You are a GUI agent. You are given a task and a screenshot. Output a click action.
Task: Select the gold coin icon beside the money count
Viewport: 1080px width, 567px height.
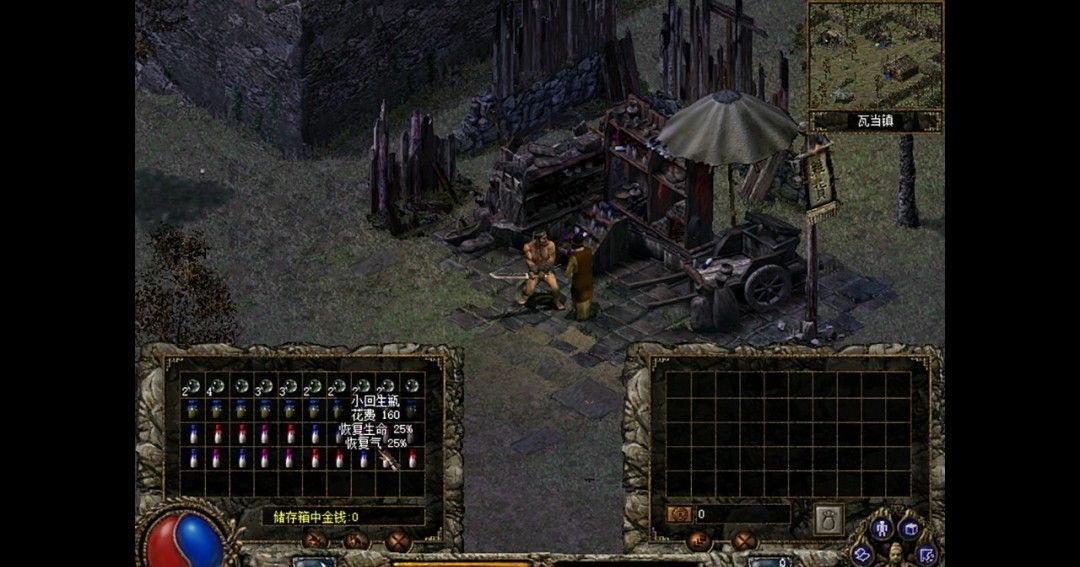(679, 514)
